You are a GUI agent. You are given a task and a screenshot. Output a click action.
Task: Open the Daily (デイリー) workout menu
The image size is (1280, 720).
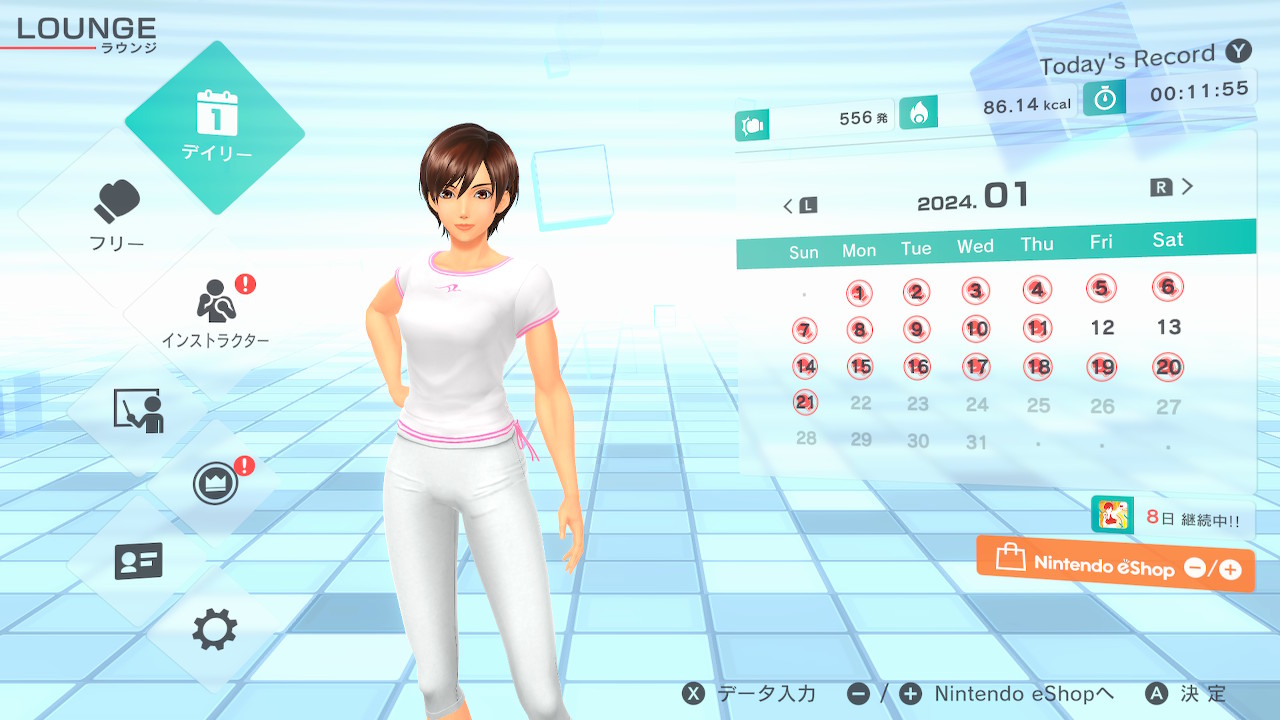coord(215,127)
